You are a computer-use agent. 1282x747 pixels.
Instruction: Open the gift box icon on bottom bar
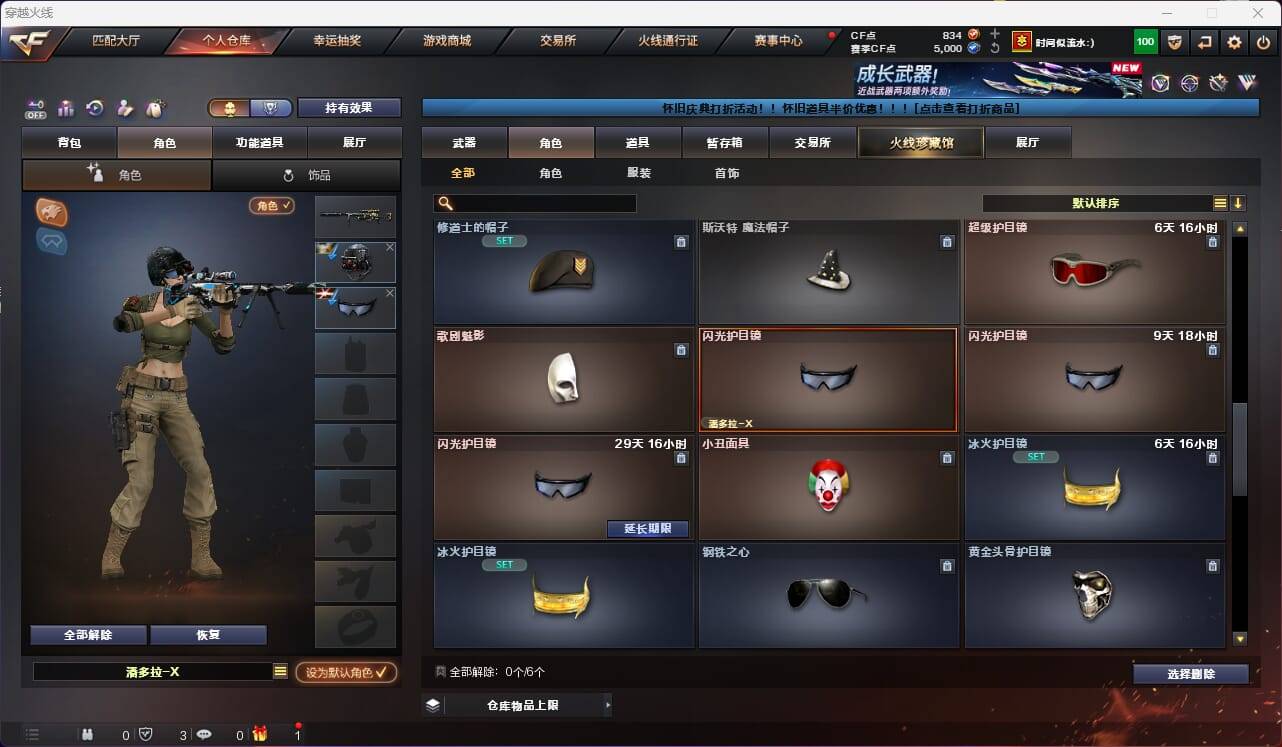(x=260, y=735)
